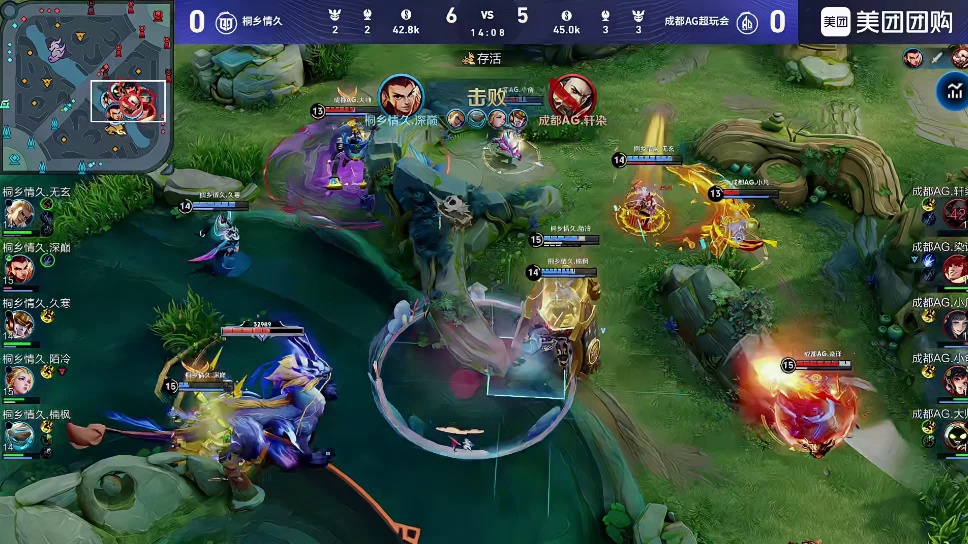Click the 成都AG超玩会 team logo in the scoreboard
This screenshot has height=544, width=968.
pyautogui.click(x=746, y=22)
